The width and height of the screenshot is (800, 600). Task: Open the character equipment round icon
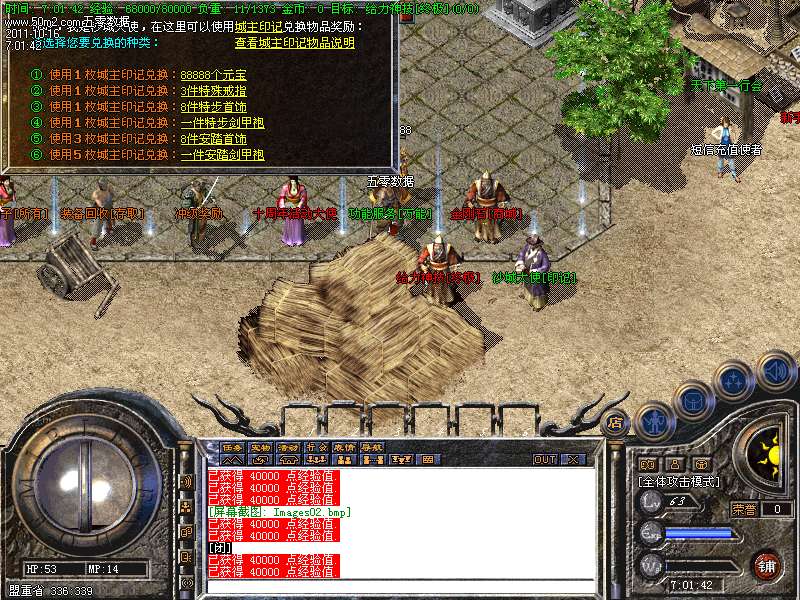tap(654, 421)
